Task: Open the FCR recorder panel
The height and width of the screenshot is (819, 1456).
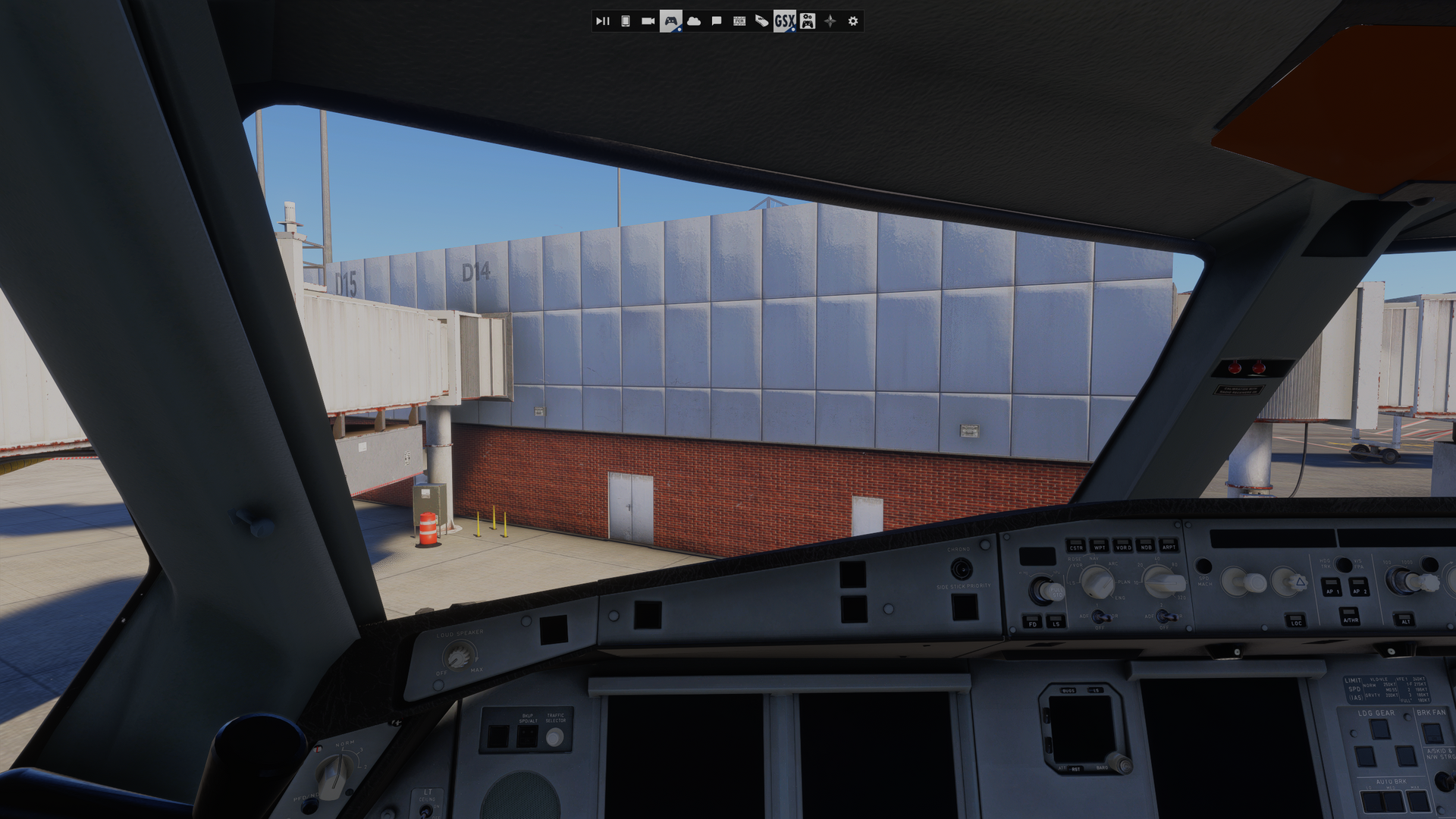Action: click(739, 21)
